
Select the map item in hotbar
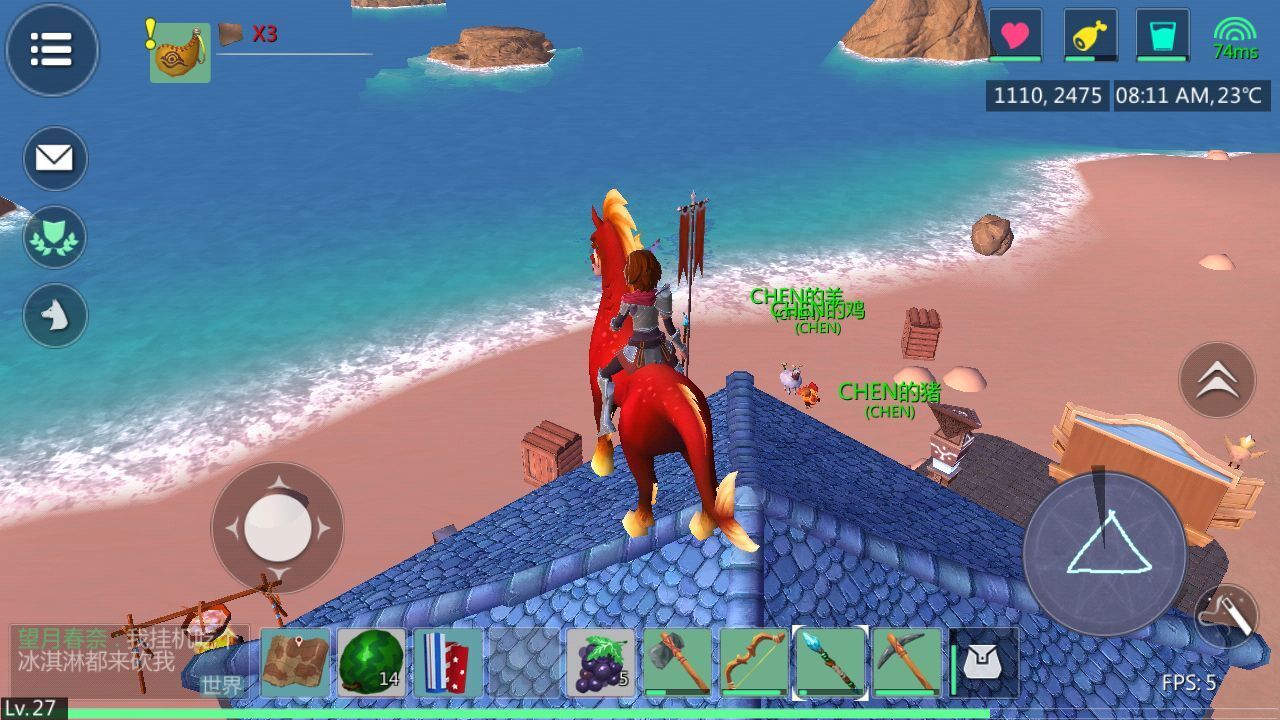296,662
